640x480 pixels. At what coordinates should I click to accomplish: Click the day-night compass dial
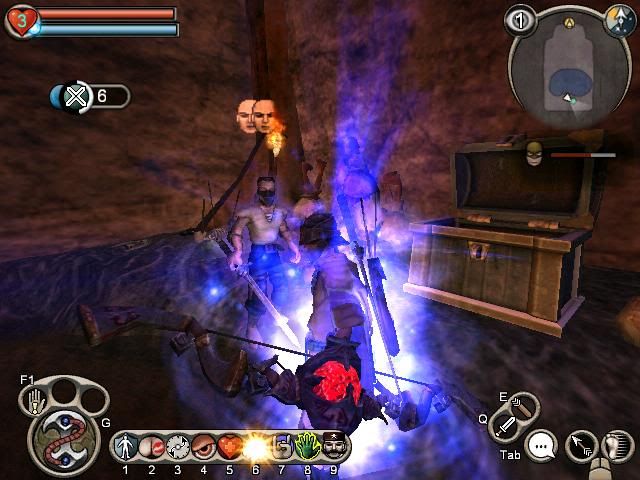pyautogui.click(x=618, y=19)
